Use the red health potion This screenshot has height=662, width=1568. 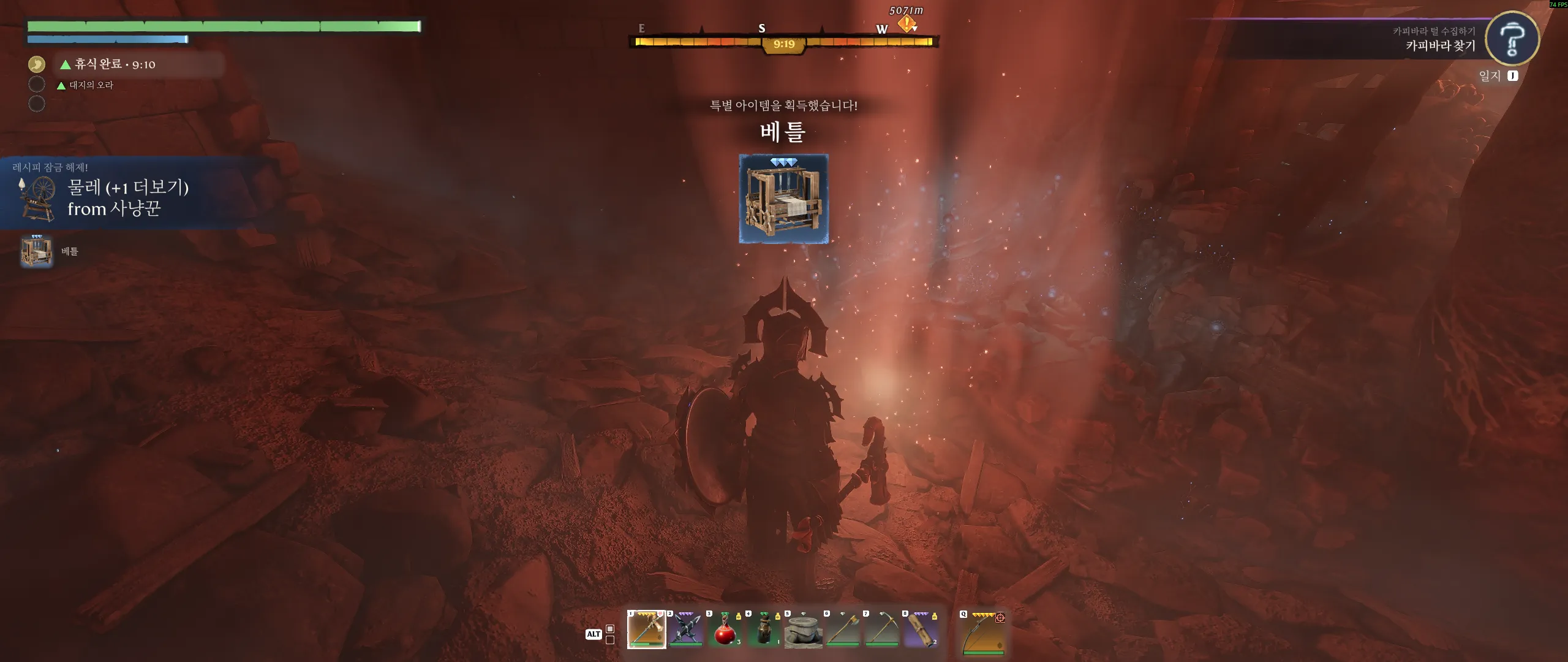(725, 629)
